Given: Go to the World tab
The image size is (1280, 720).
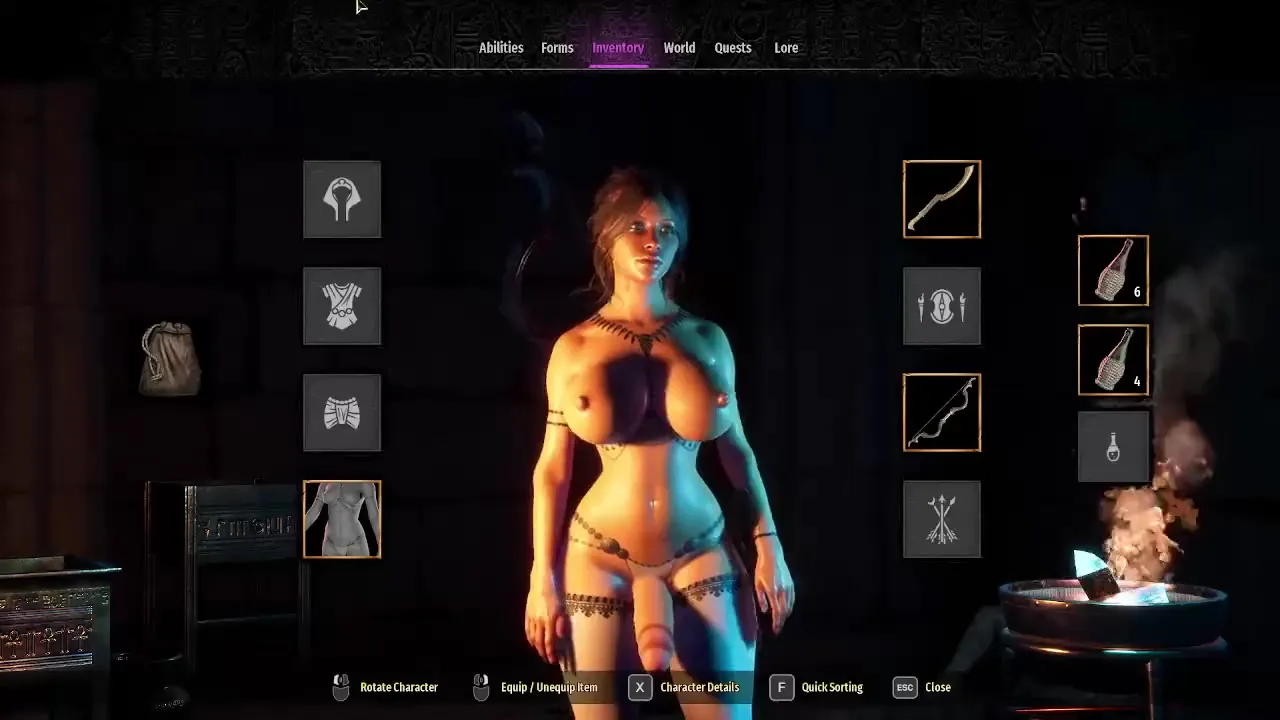Looking at the screenshot, I should click(x=679, y=48).
